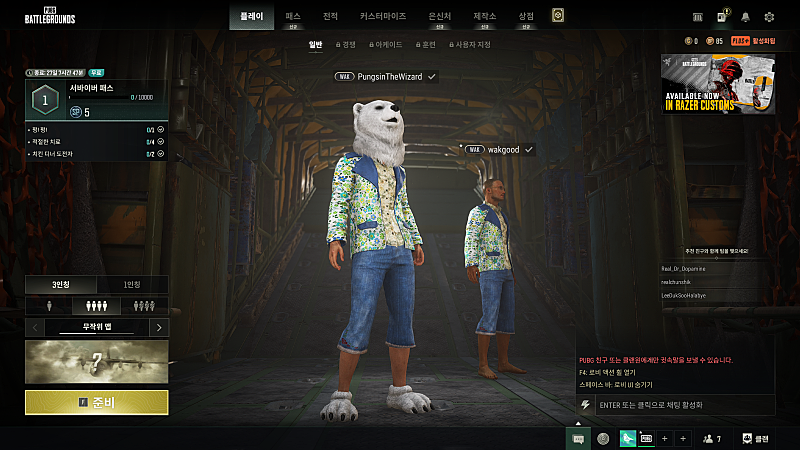Screen dimensions: 800x450
Task: Choose the solo single-player team size
Action: [x=49, y=305]
